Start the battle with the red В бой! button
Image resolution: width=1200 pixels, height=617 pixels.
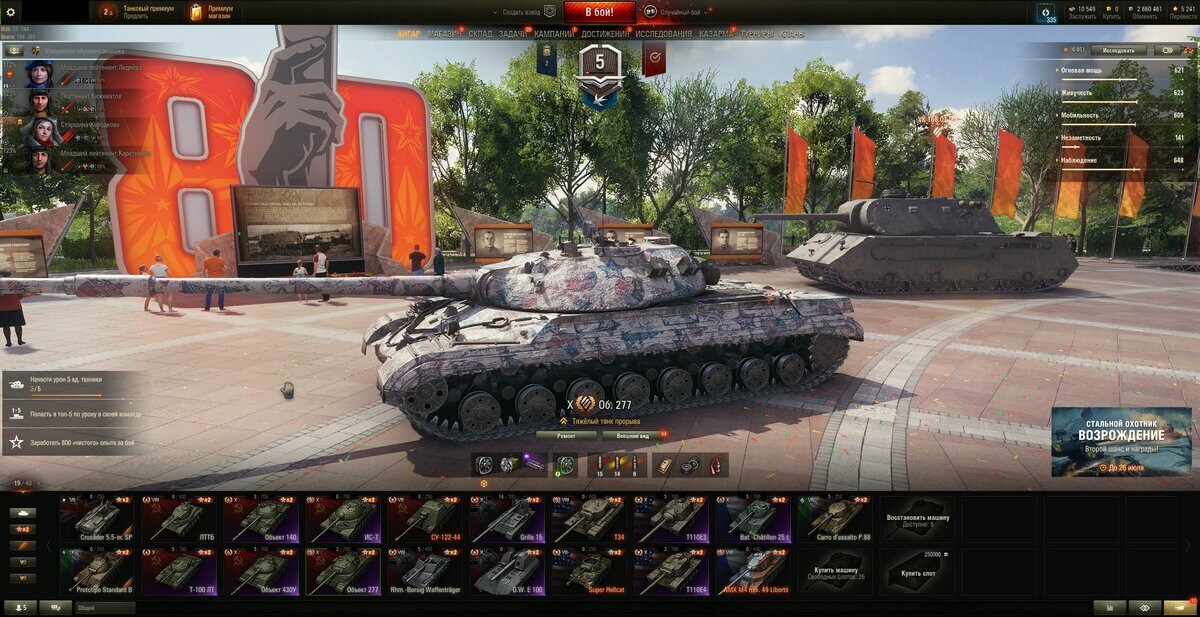pos(599,12)
